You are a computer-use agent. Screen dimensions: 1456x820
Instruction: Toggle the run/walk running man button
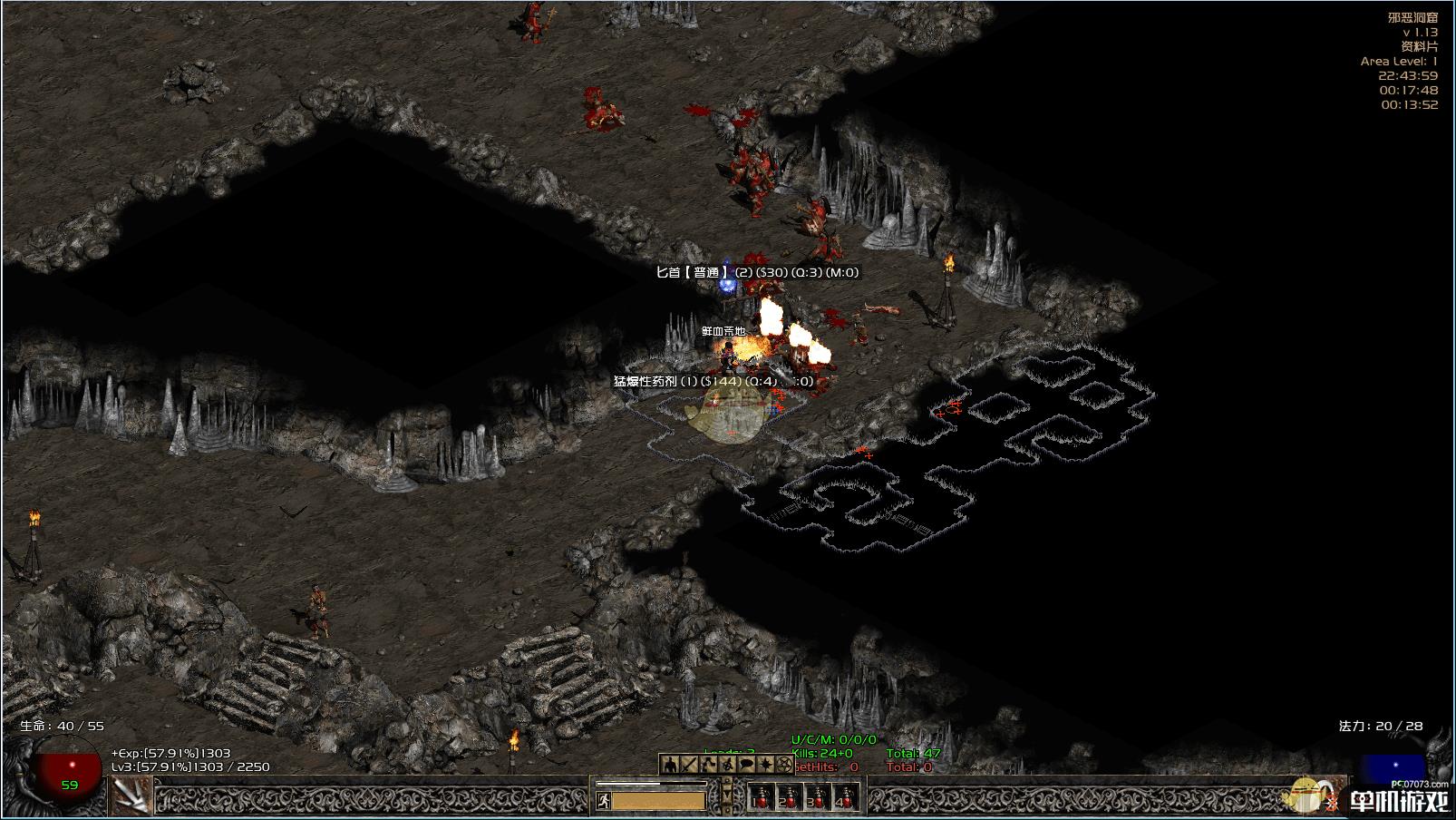[604, 801]
